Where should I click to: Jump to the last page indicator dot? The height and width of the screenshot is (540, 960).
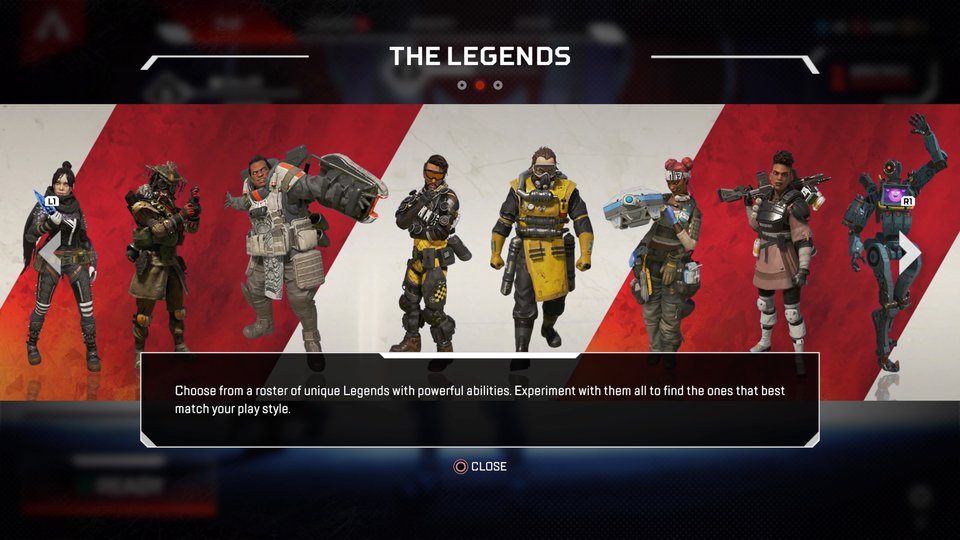498,85
